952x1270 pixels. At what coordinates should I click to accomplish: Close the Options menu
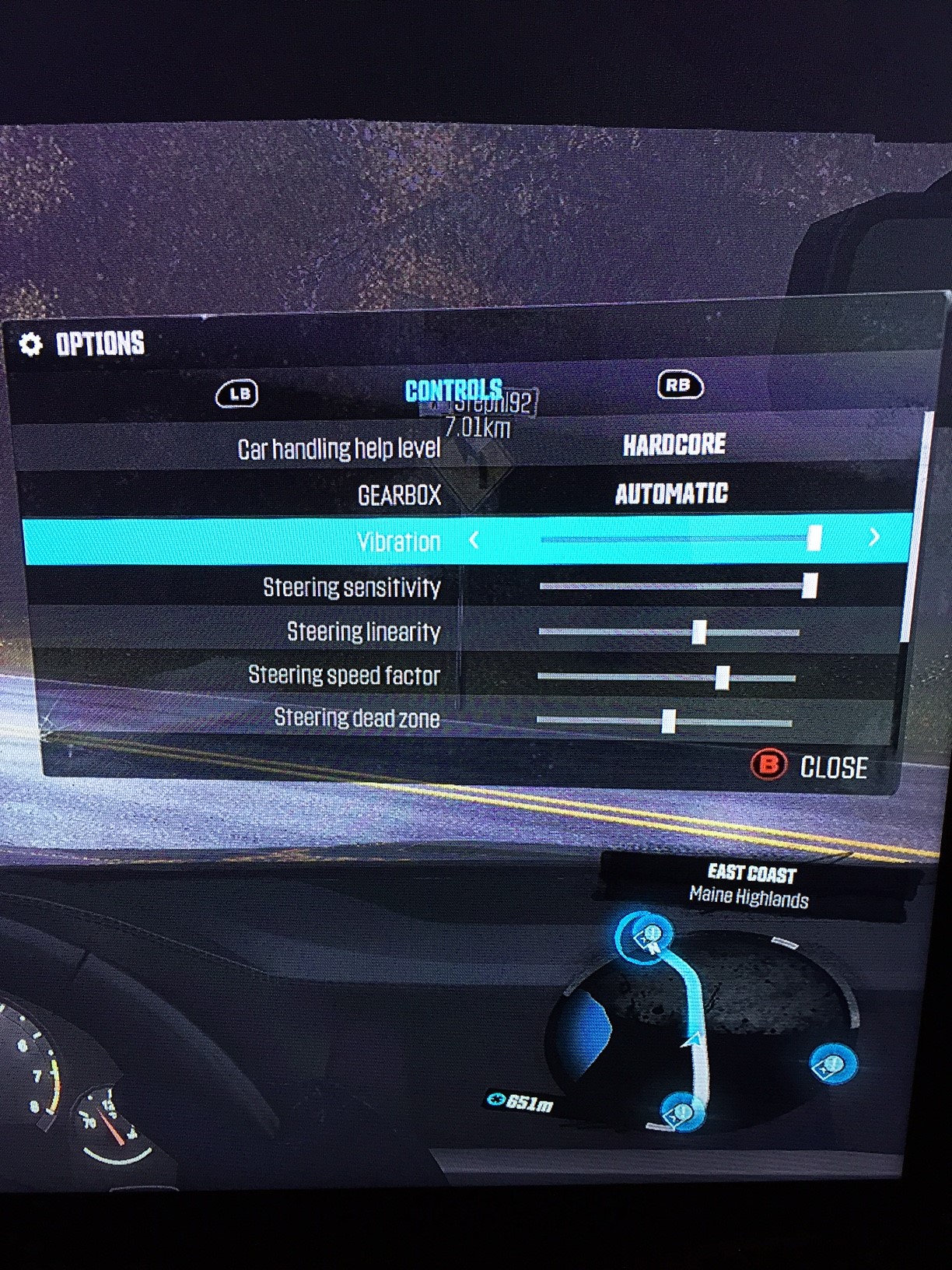coord(810,766)
